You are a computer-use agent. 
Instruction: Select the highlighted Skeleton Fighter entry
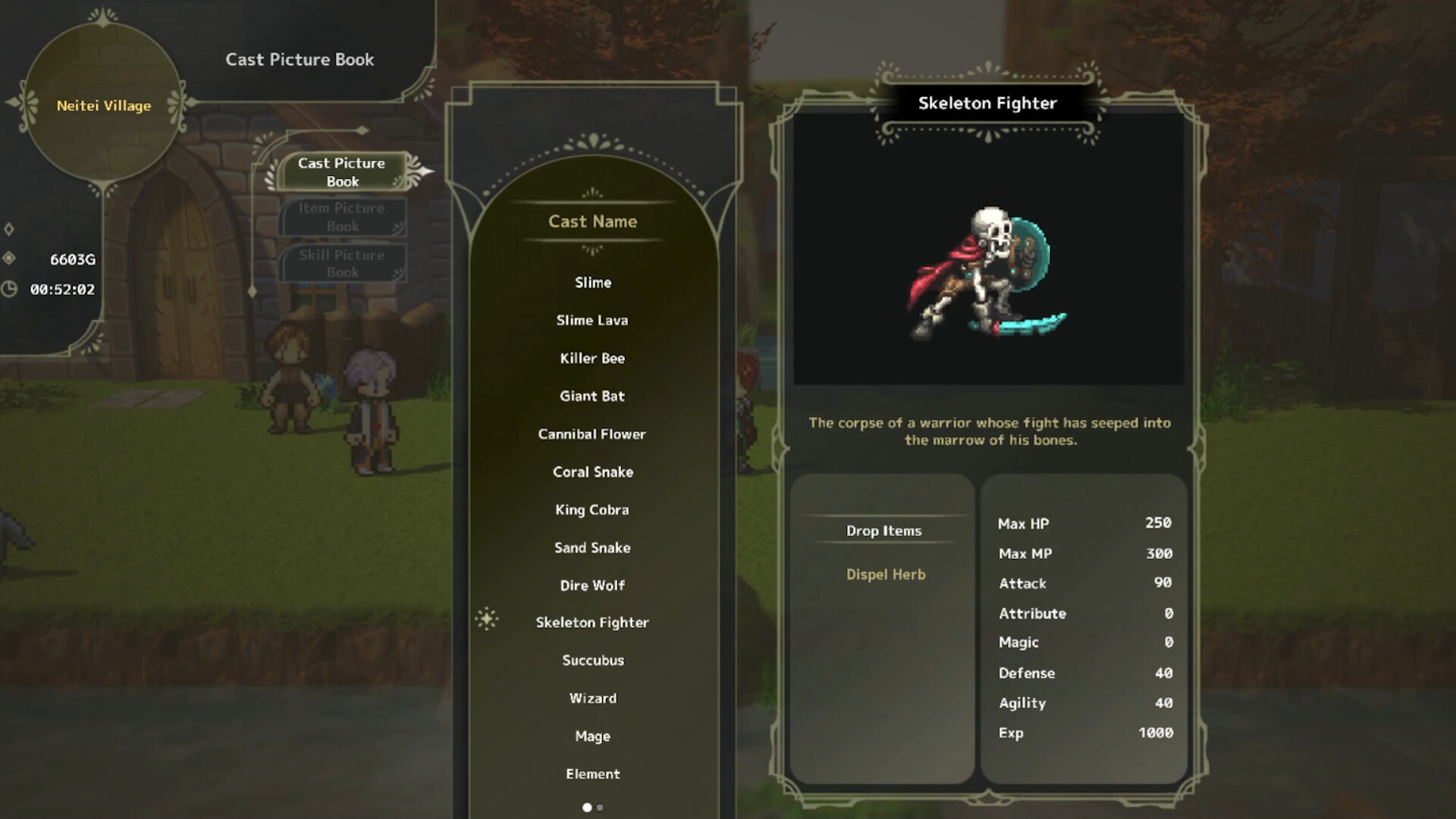coord(592,622)
